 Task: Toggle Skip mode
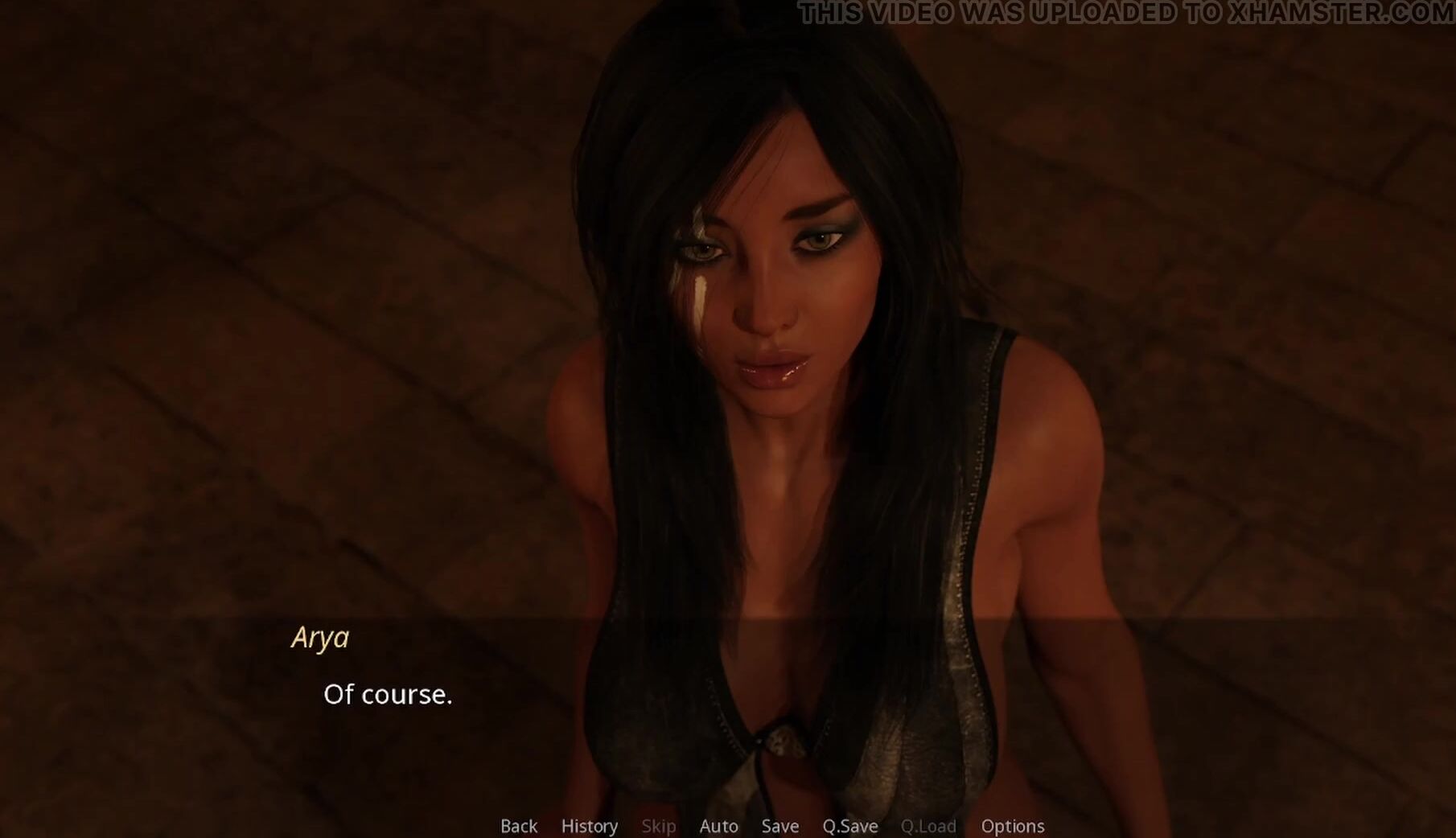[x=658, y=826]
